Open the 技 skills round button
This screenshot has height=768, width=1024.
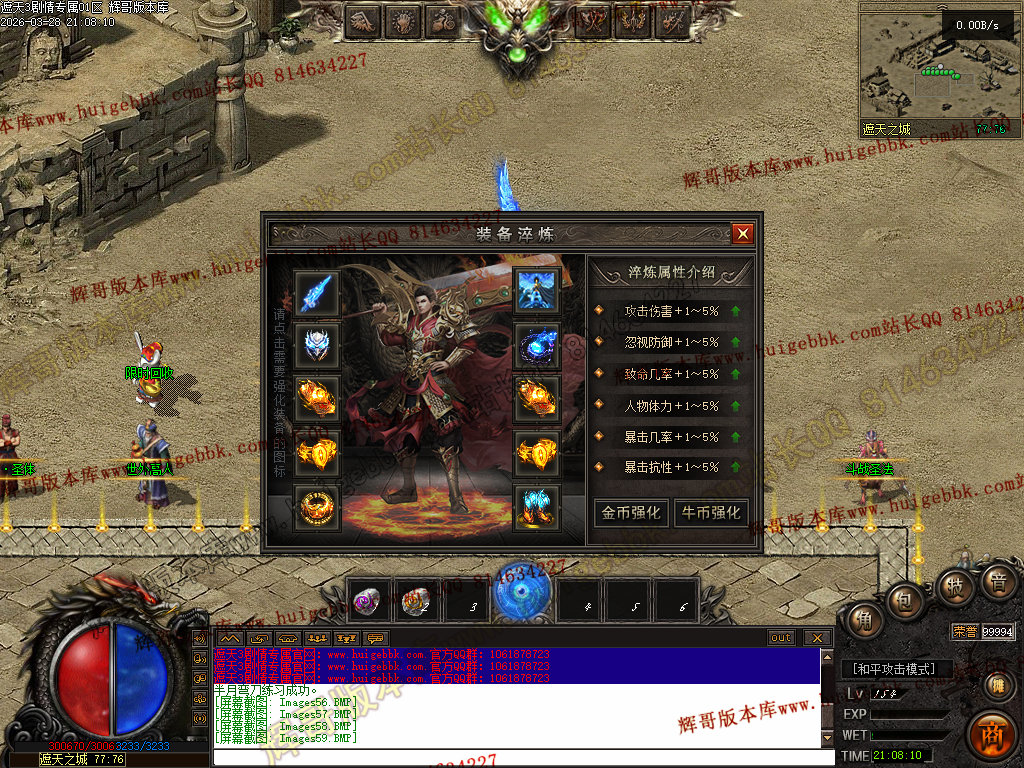pos(953,587)
